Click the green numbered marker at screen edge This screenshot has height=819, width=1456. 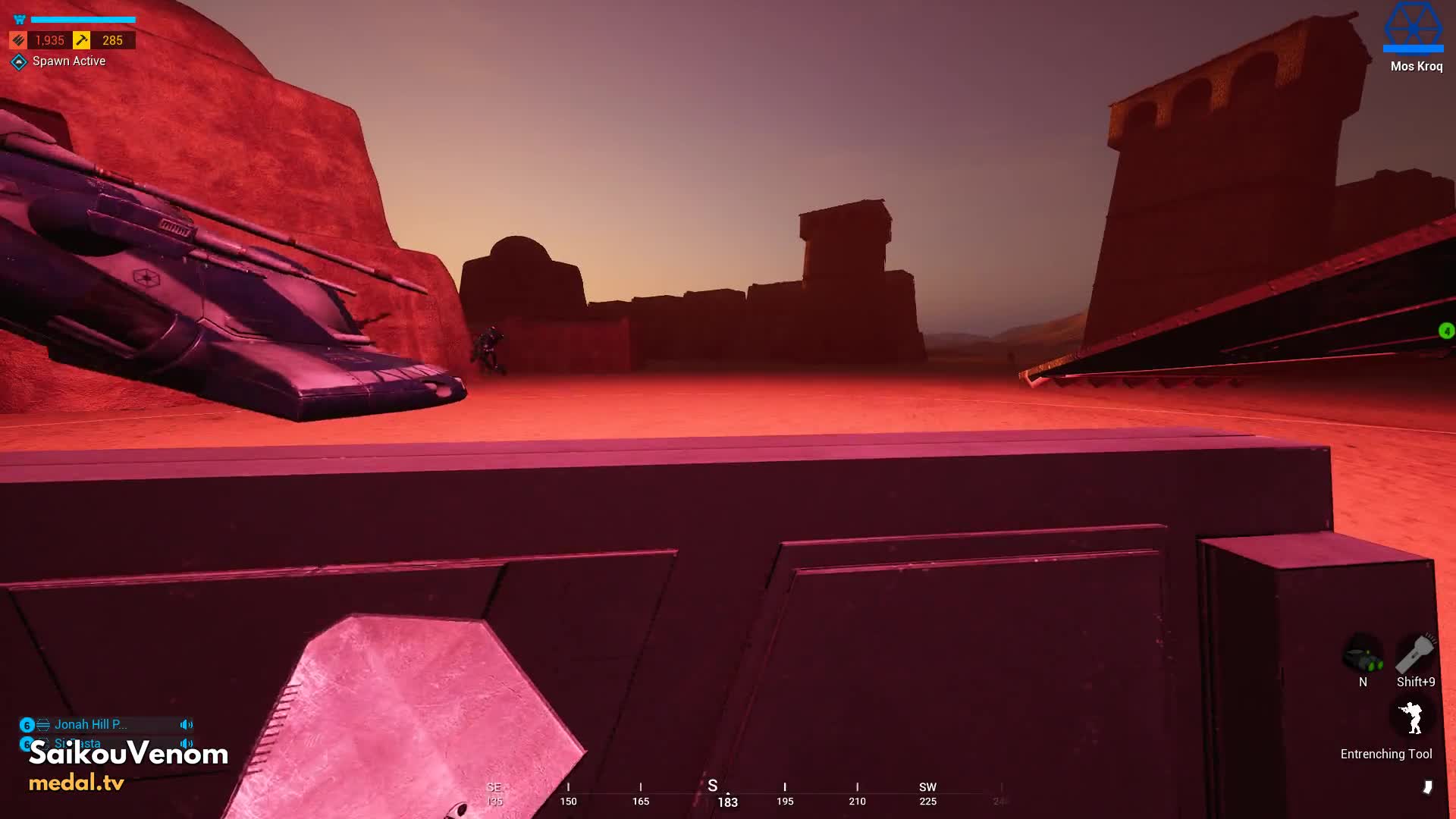1446,331
